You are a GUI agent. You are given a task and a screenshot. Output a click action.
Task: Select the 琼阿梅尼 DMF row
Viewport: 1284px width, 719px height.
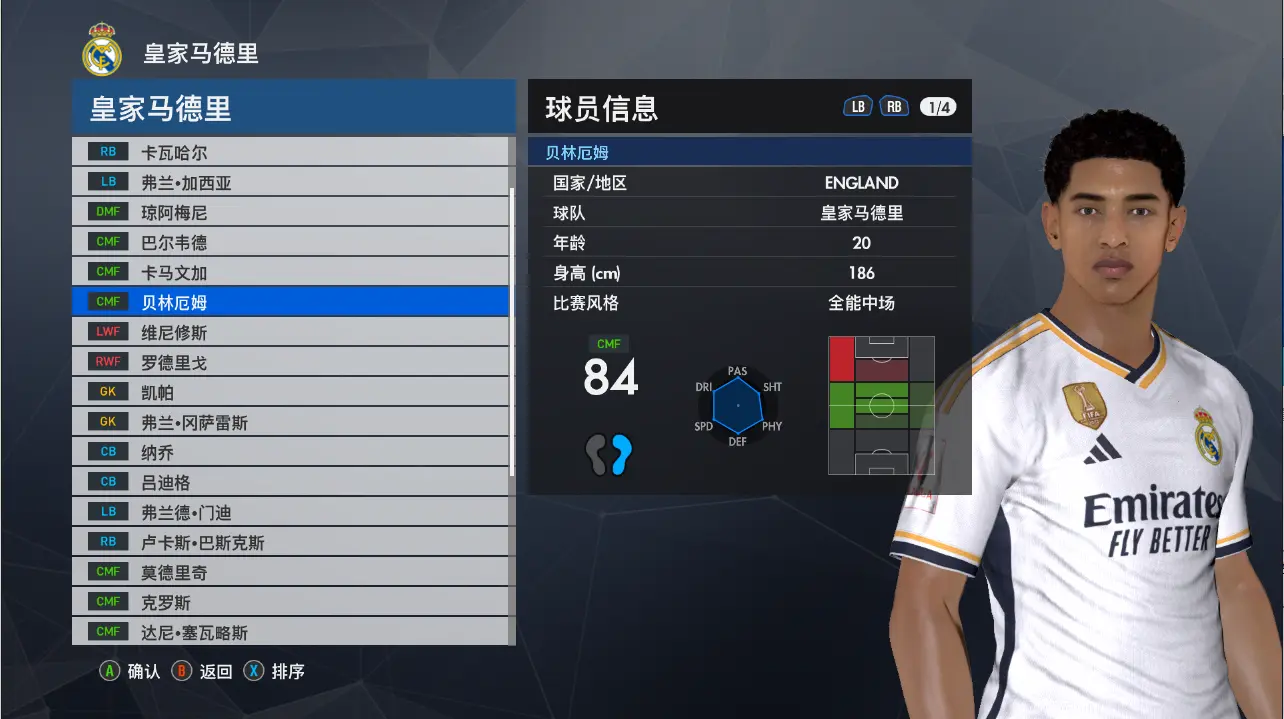(x=290, y=213)
